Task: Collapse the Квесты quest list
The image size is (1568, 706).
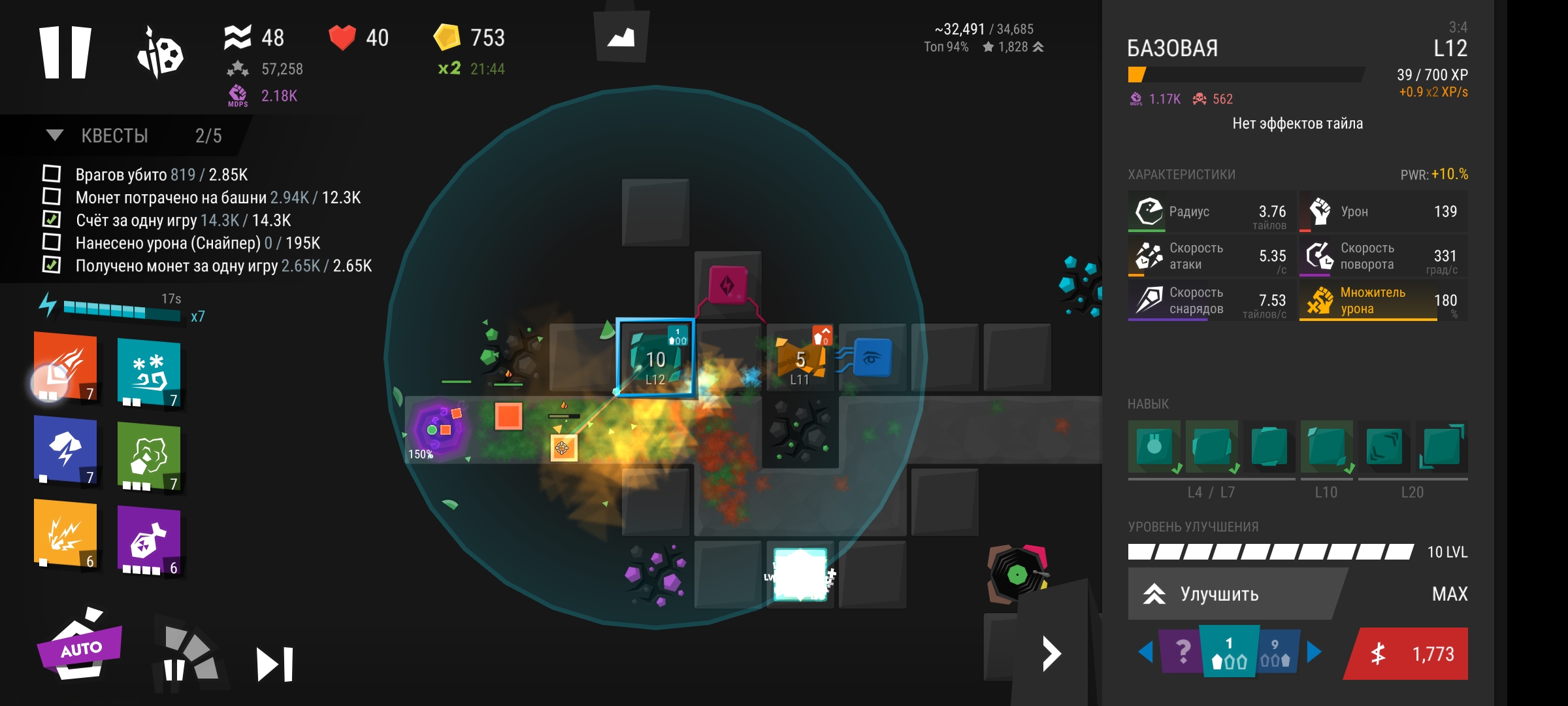Action: click(x=55, y=135)
